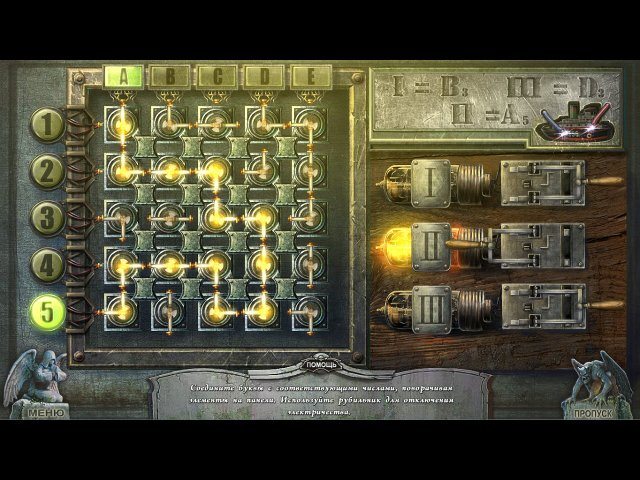Choose column label D
The image size is (640, 480).
coord(264,75)
